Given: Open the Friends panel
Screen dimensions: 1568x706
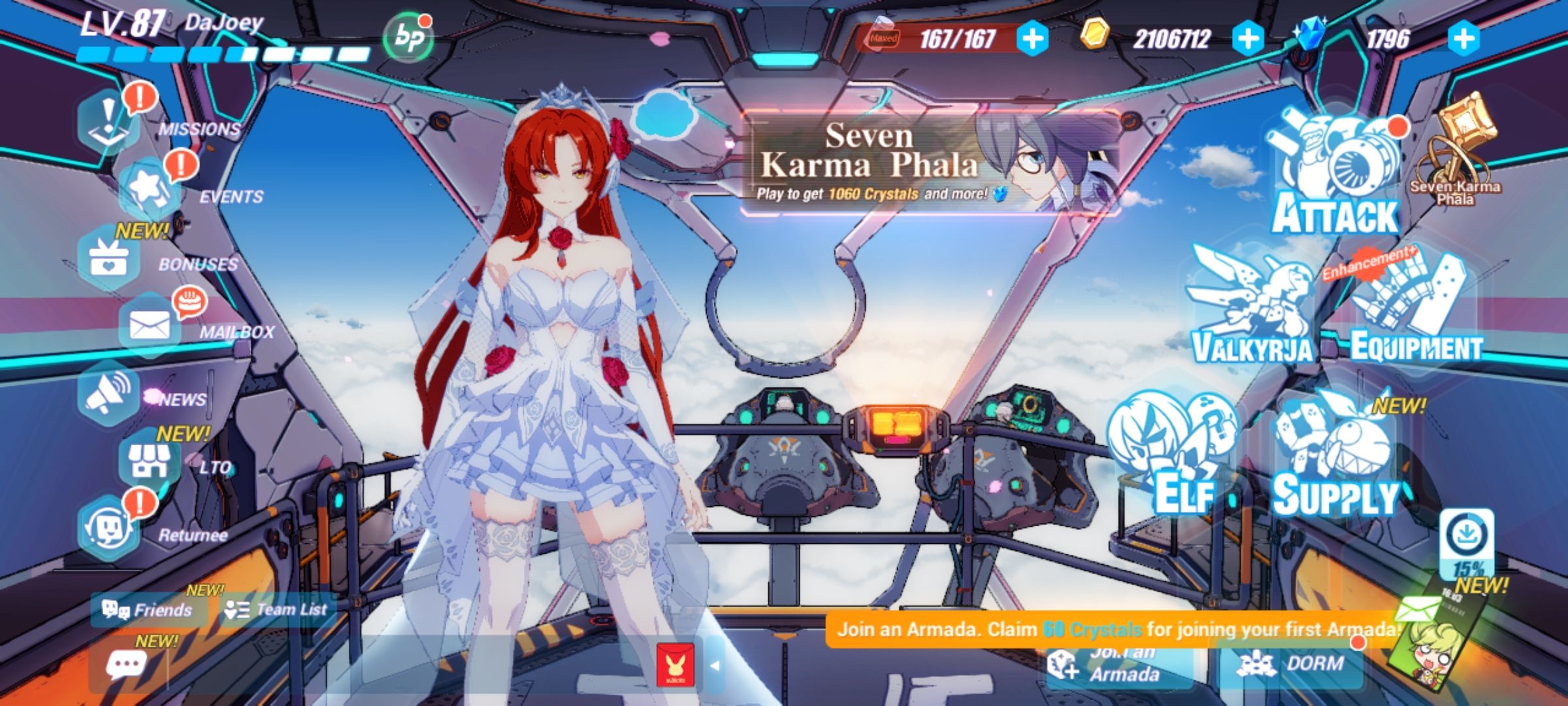Looking at the screenshot, I should click(x=147, y=609).
